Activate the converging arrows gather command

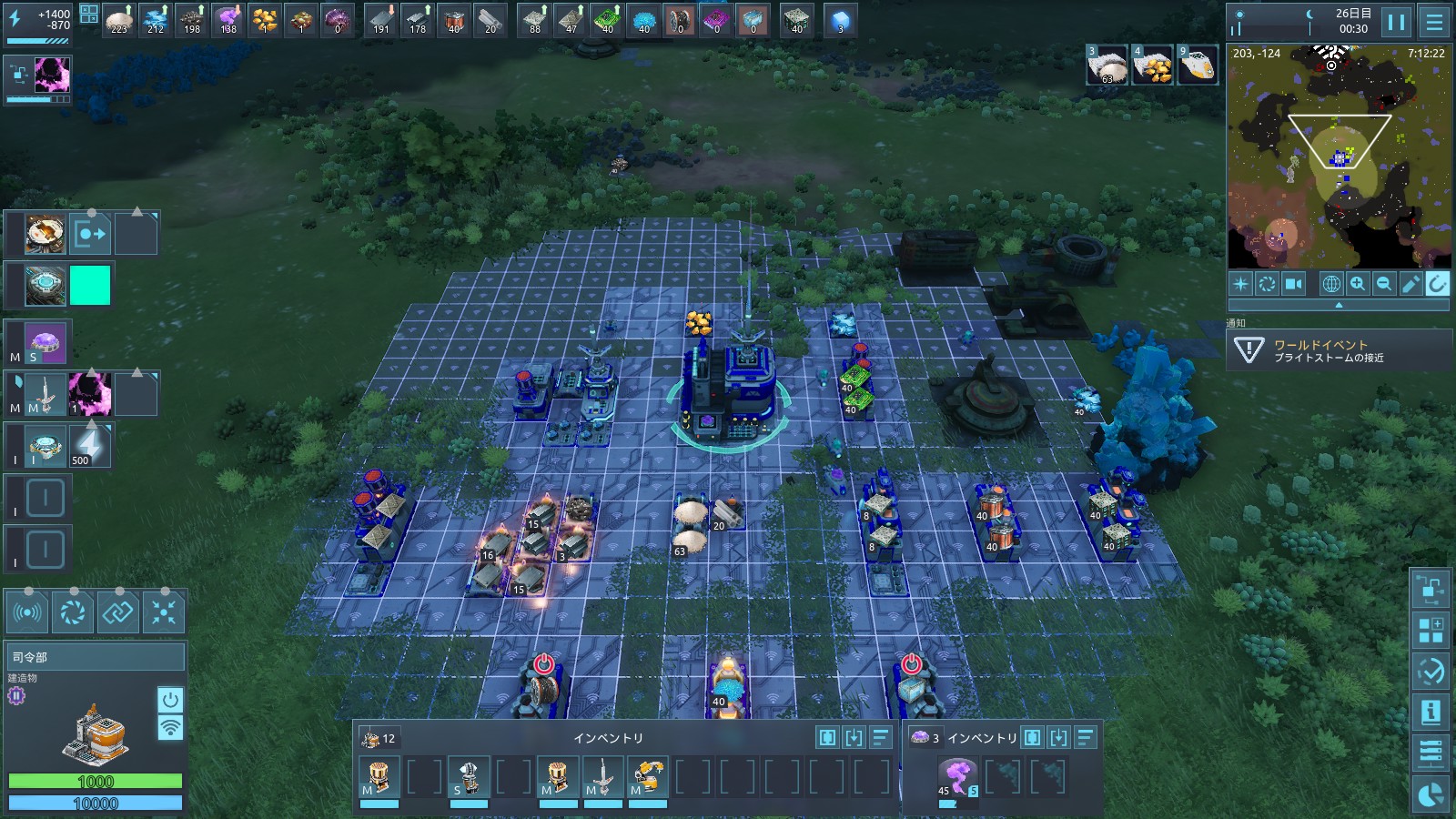click(x=164, y=612)
